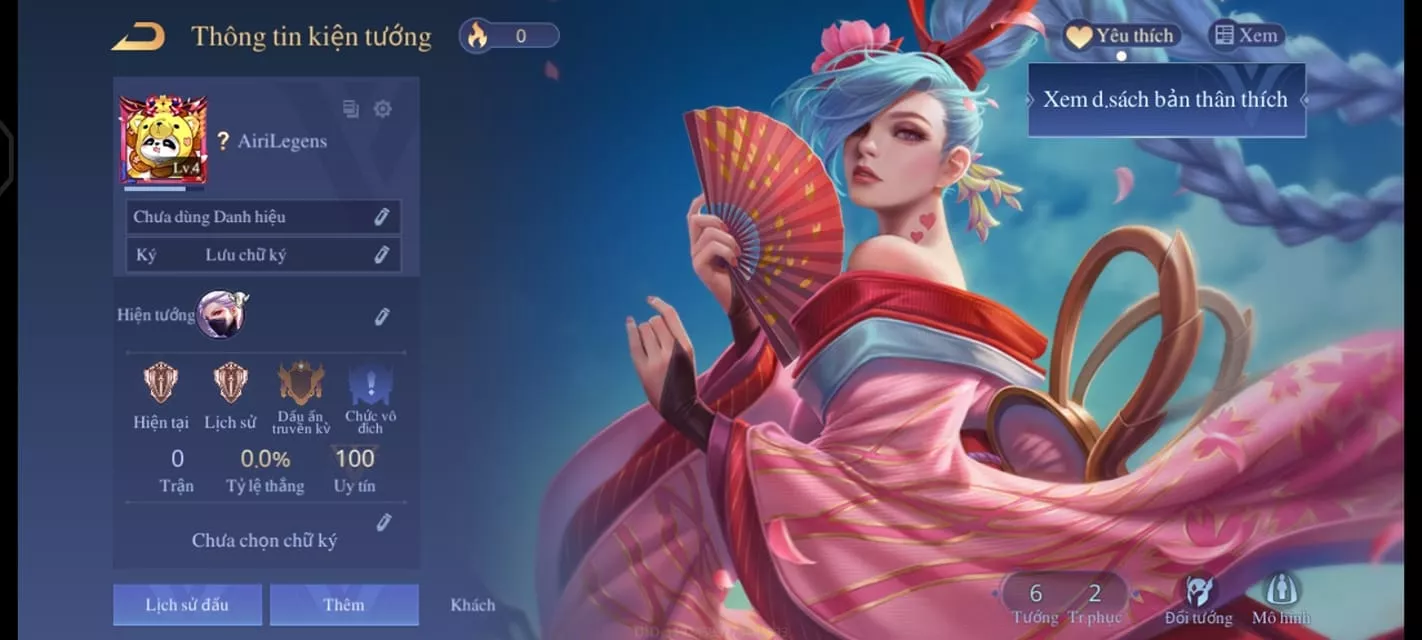The width and height of the screenshot is (1422, 640).
Task: Choose the Đổi tướng button
Action: click(1198, 599)
